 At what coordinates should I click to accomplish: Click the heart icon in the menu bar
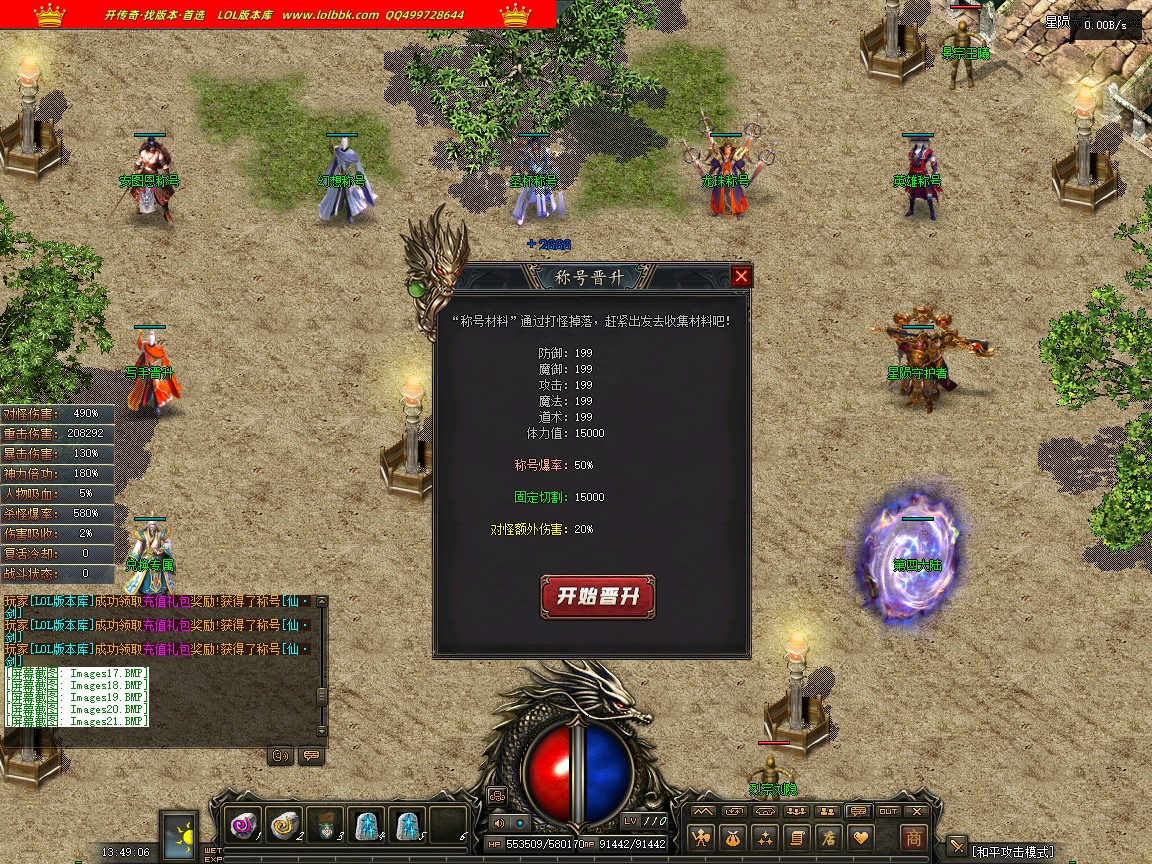859,837
